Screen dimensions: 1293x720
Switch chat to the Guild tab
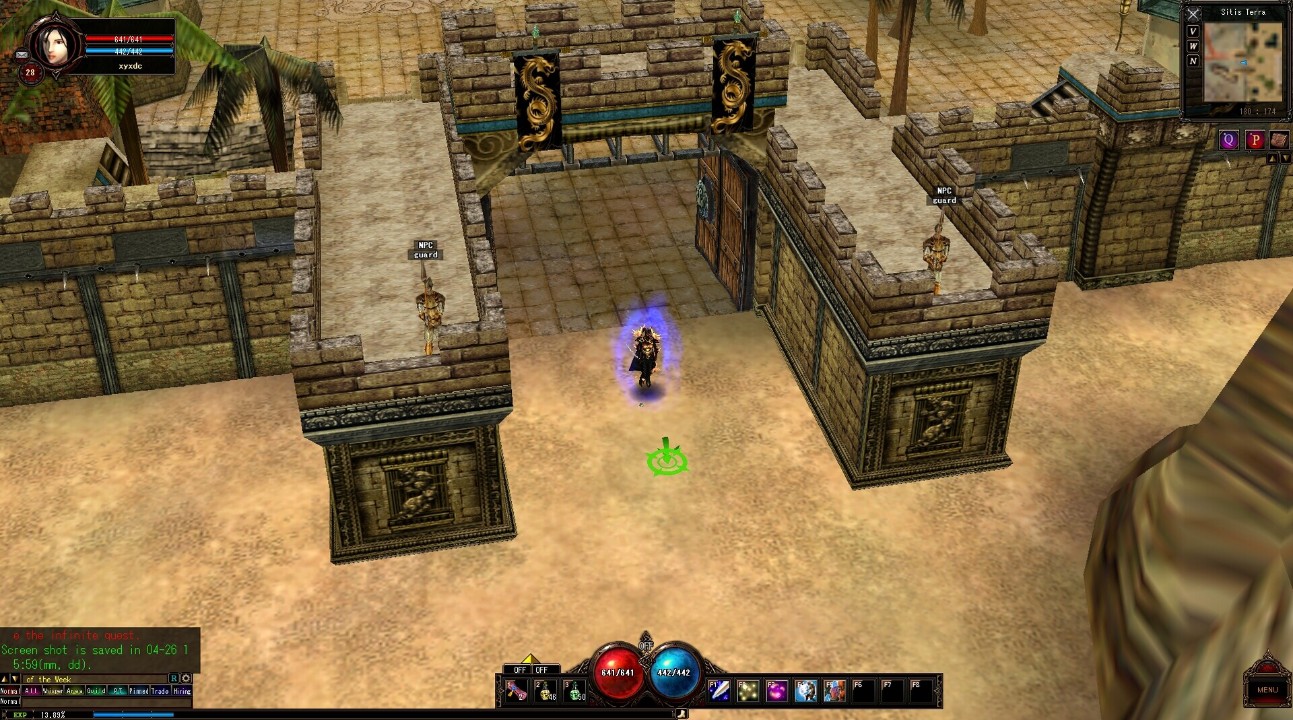[96, 691]
